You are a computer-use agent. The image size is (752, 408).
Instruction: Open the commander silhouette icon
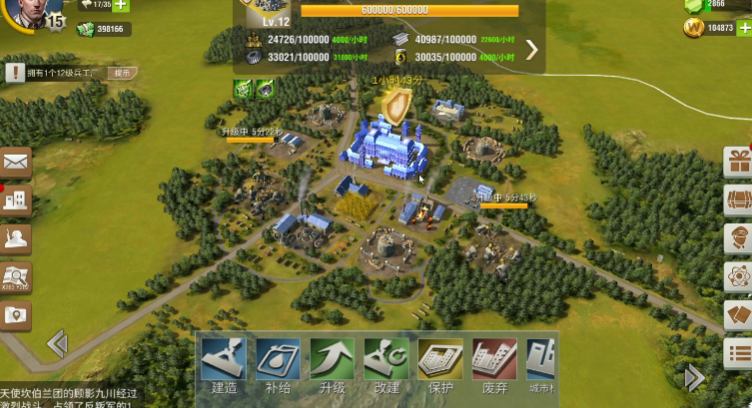(16, 238)
